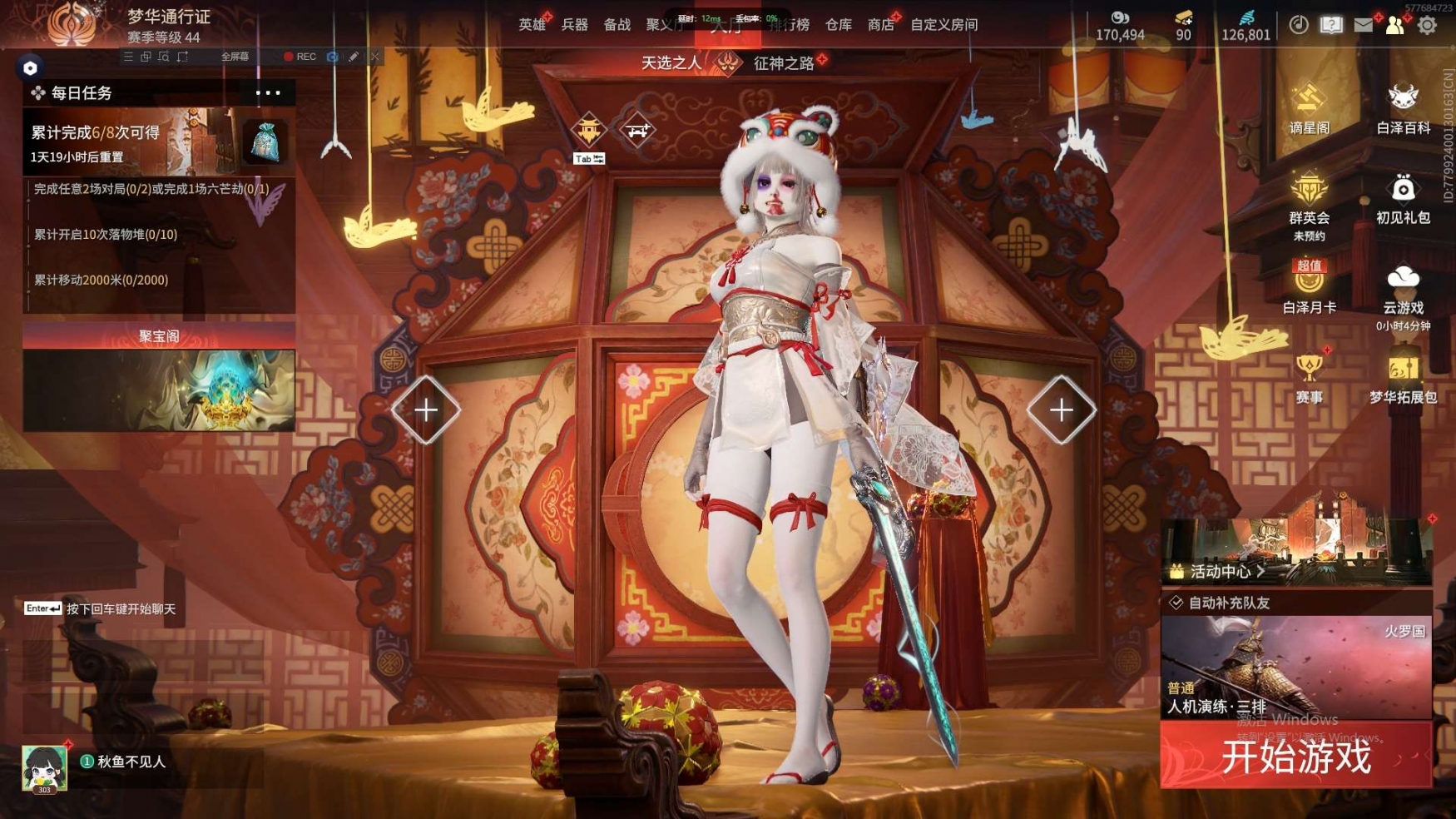
Task: Open 摘星阁 from the side menu
Action: pyautogui.click(x=1309, y=110)
